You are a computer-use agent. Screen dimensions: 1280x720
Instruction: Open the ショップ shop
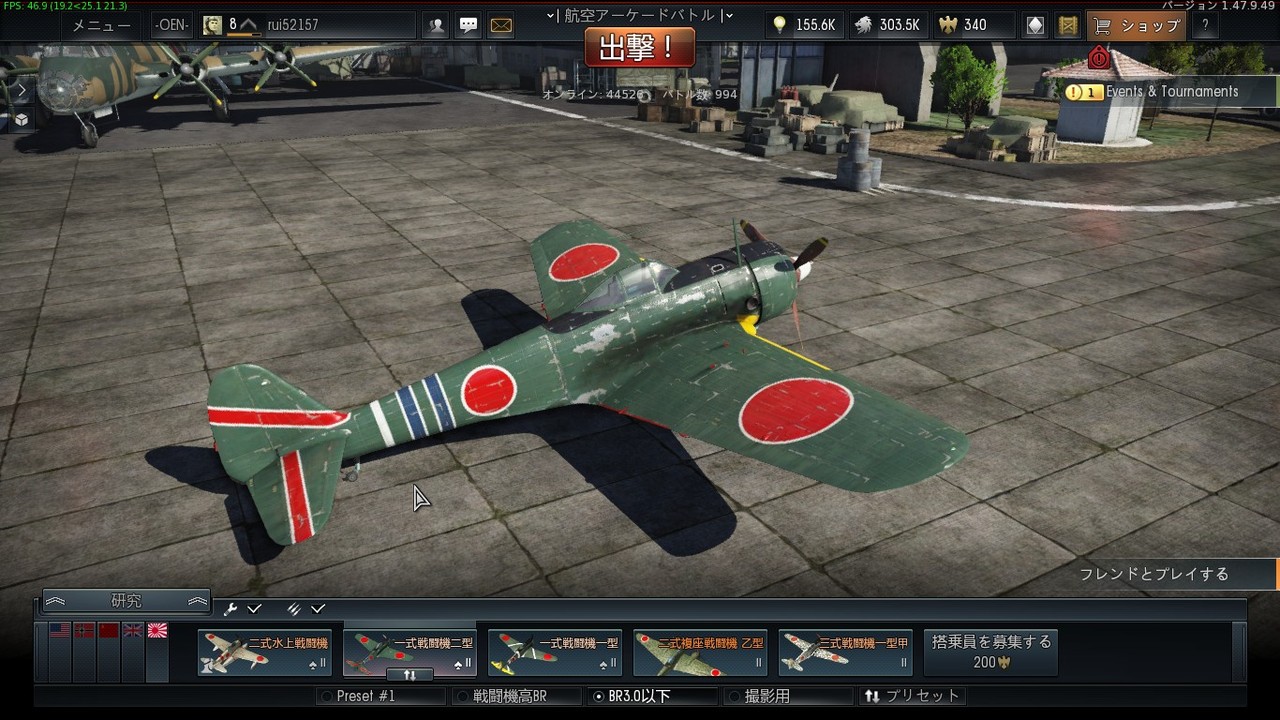tap(1137, 26)
